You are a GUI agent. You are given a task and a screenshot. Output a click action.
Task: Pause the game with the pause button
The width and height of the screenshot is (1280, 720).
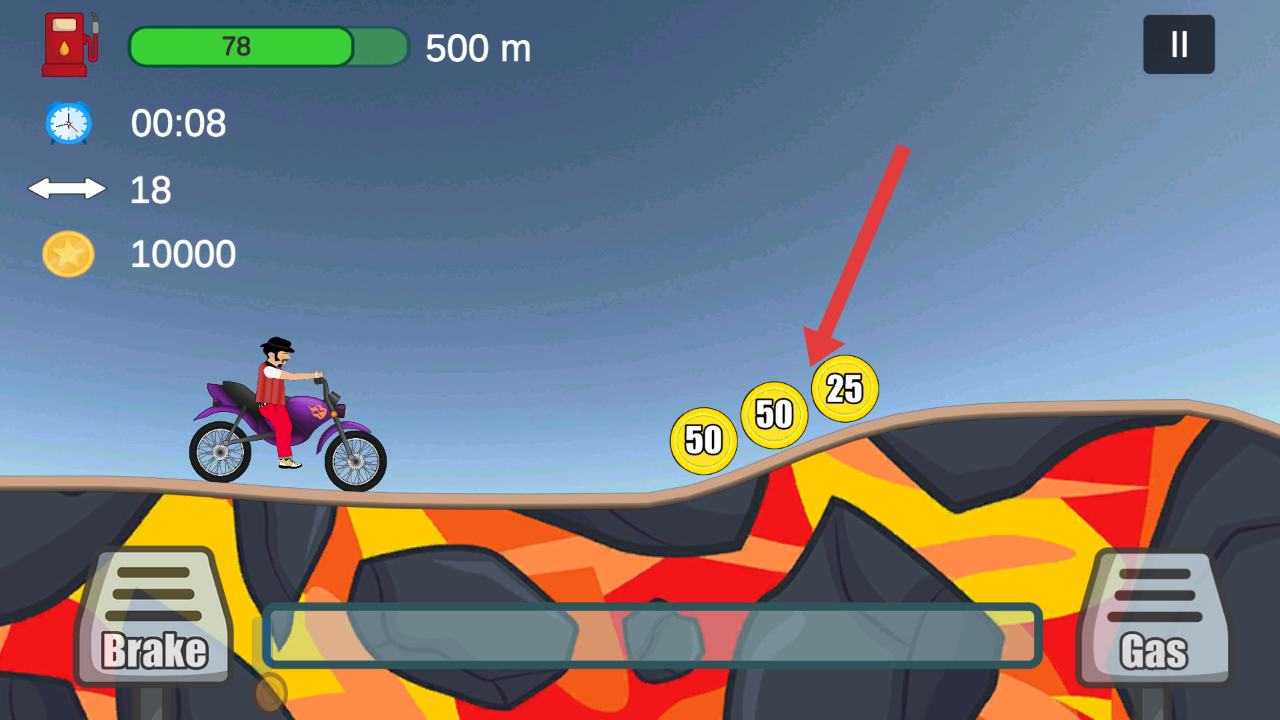[1179, 45]
